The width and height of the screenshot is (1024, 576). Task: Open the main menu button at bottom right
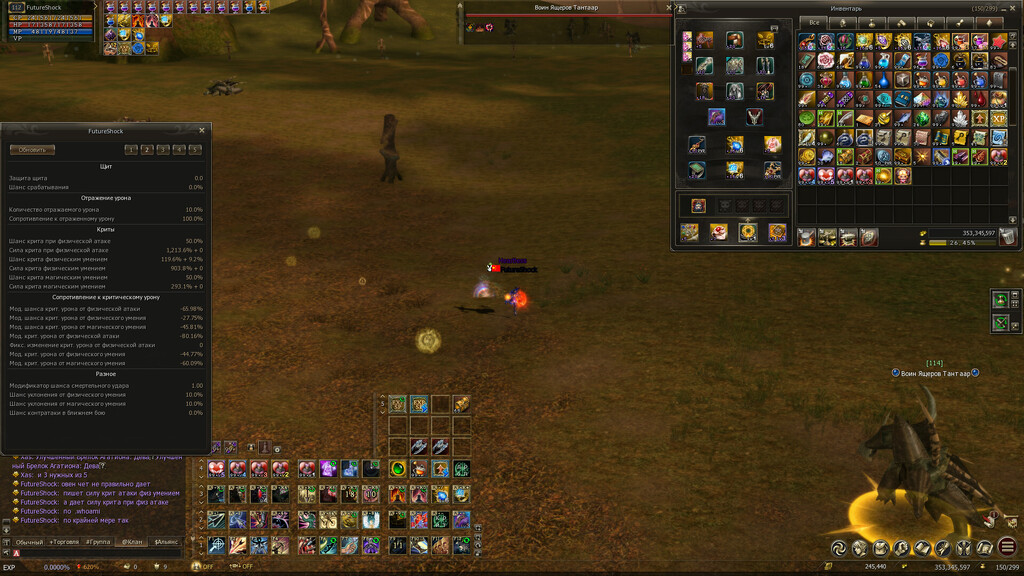click(x=1007, y=547)
